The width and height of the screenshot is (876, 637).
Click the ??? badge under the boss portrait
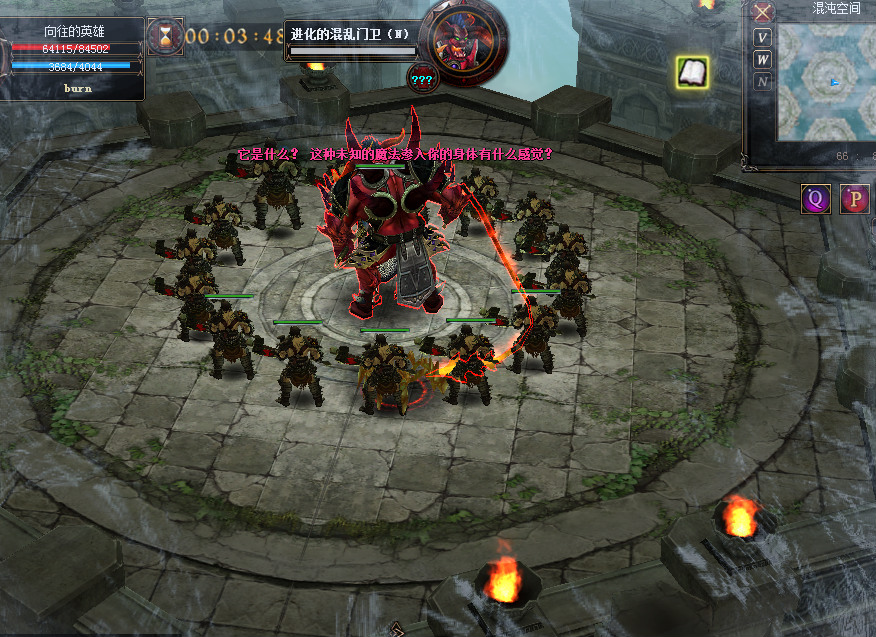(x=421, y=79)
